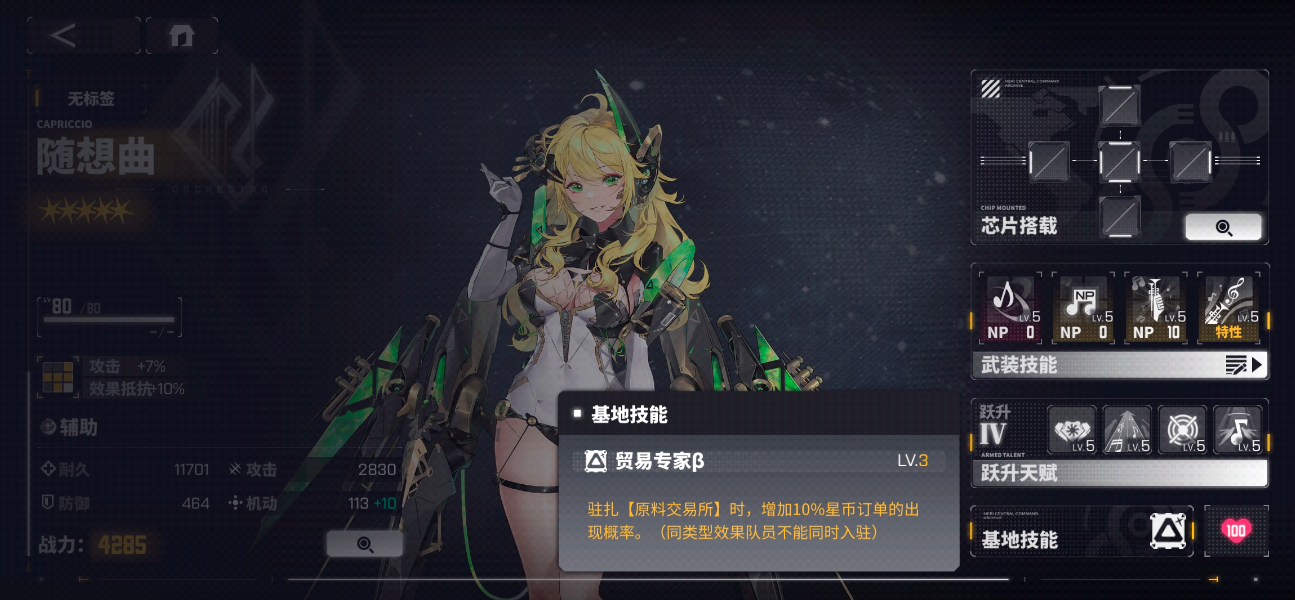Select the 贸易专家β base skill row
Image resolution: width=1295 pixels, height=600 pixels.
pos(757,461)
